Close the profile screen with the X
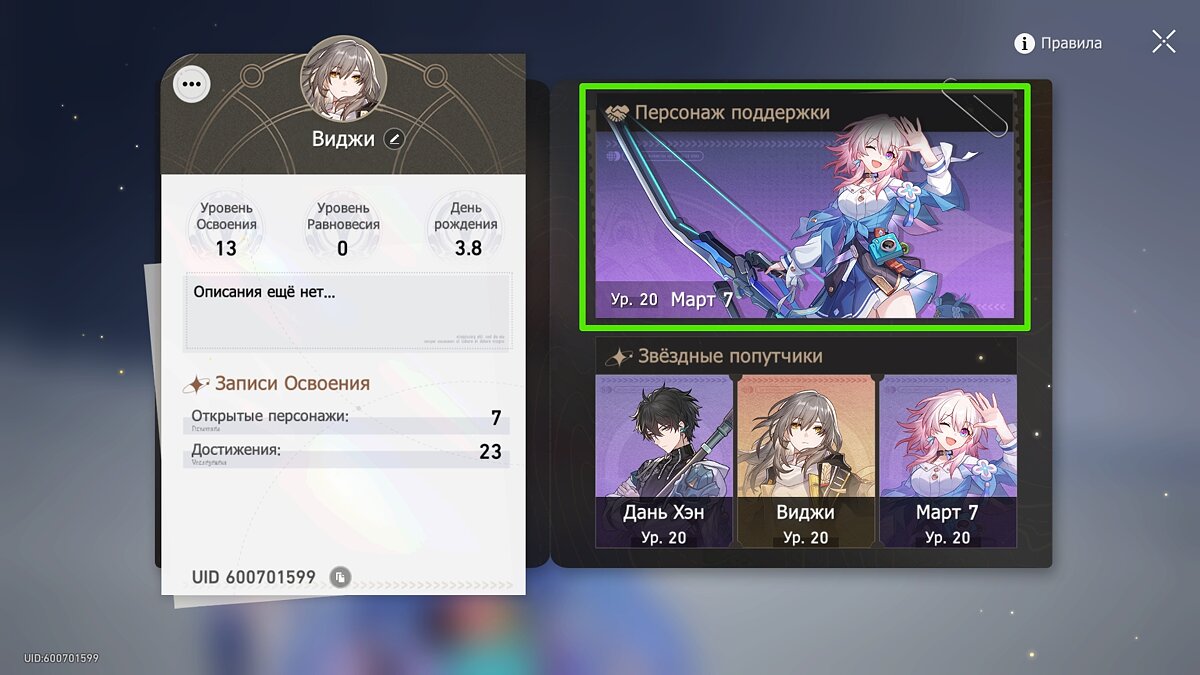This screenshot has width=1200, height=675. tap(1163, 42)
